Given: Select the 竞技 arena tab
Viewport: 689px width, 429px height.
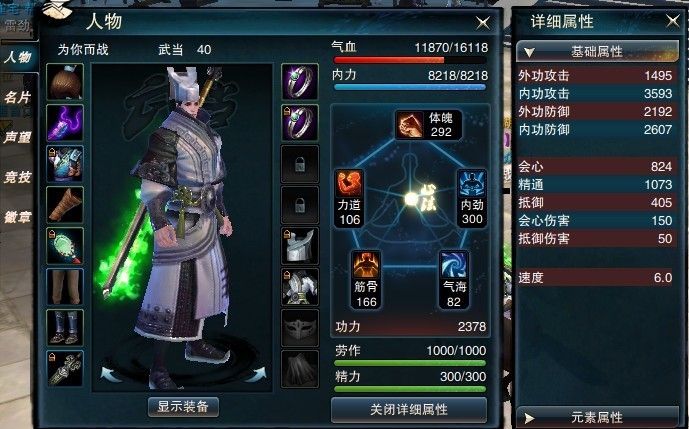Looking at the screenshot, I should 16,177.
